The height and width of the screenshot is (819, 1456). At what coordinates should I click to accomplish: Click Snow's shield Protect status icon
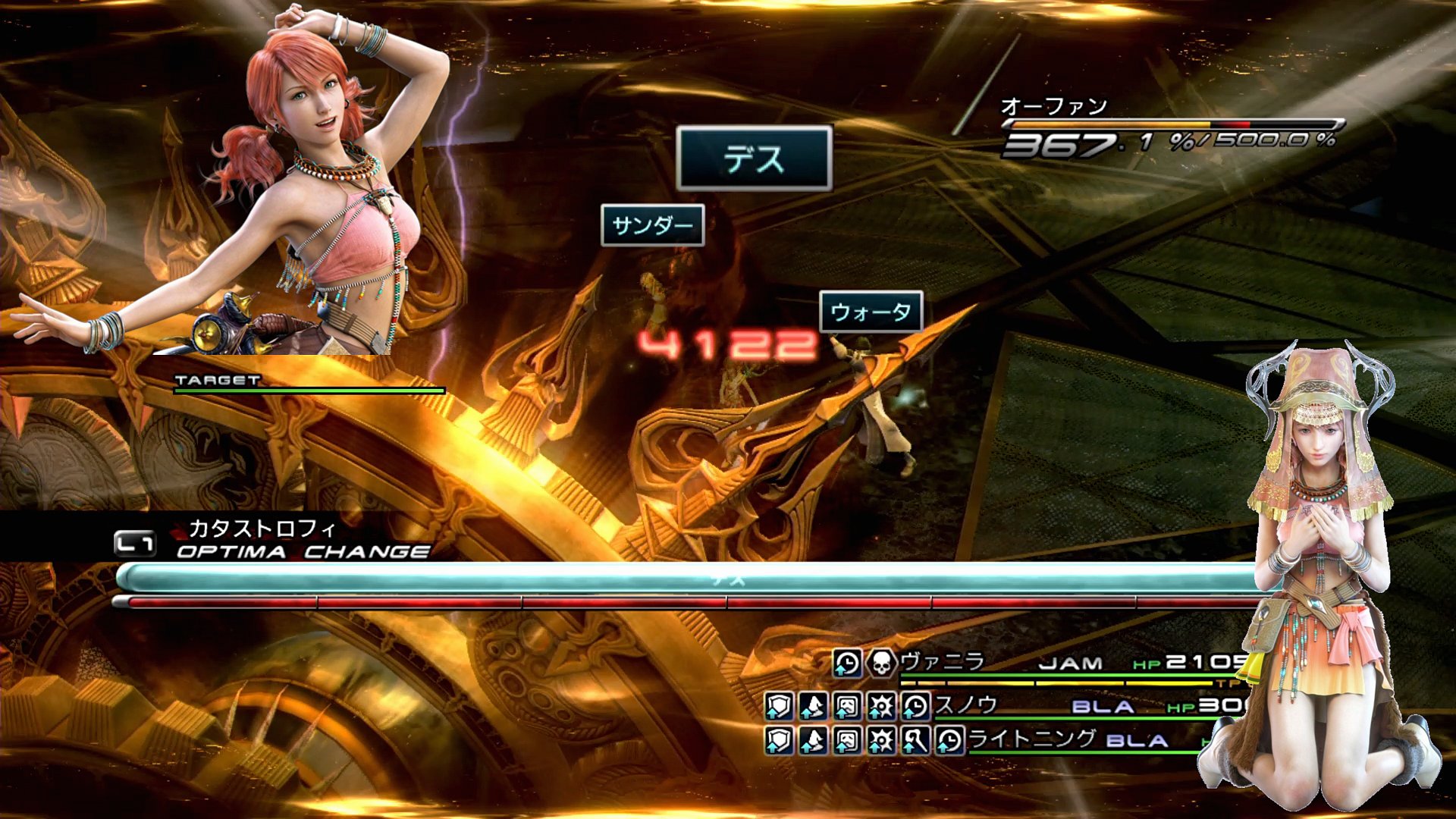(x=779, y=707)
